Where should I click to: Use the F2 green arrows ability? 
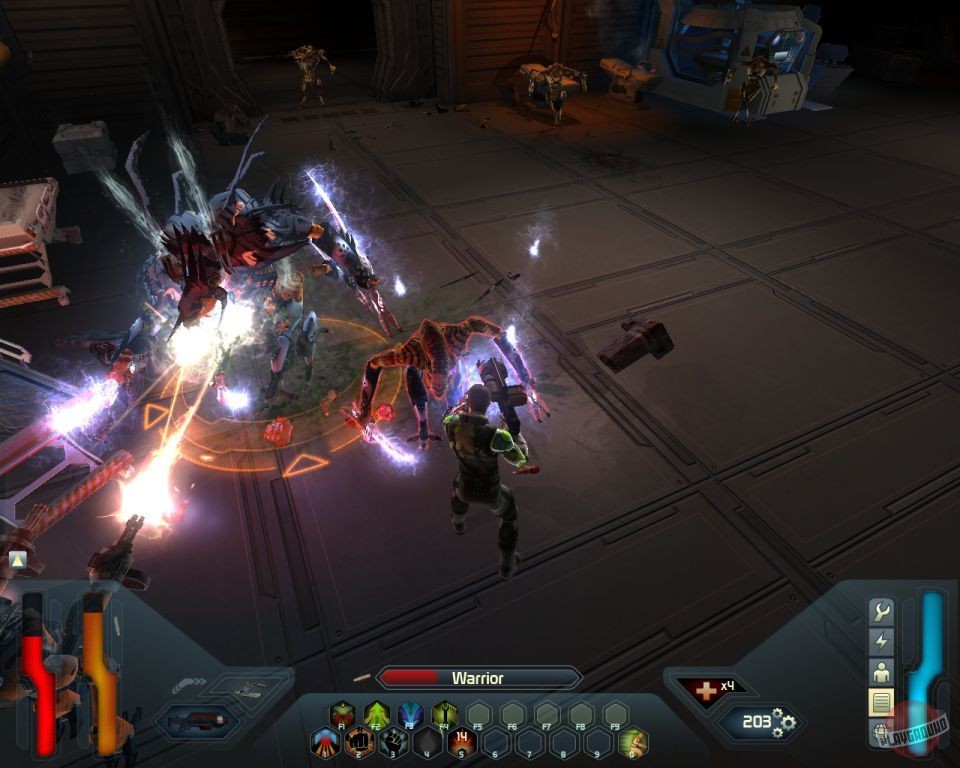[377, 714]
